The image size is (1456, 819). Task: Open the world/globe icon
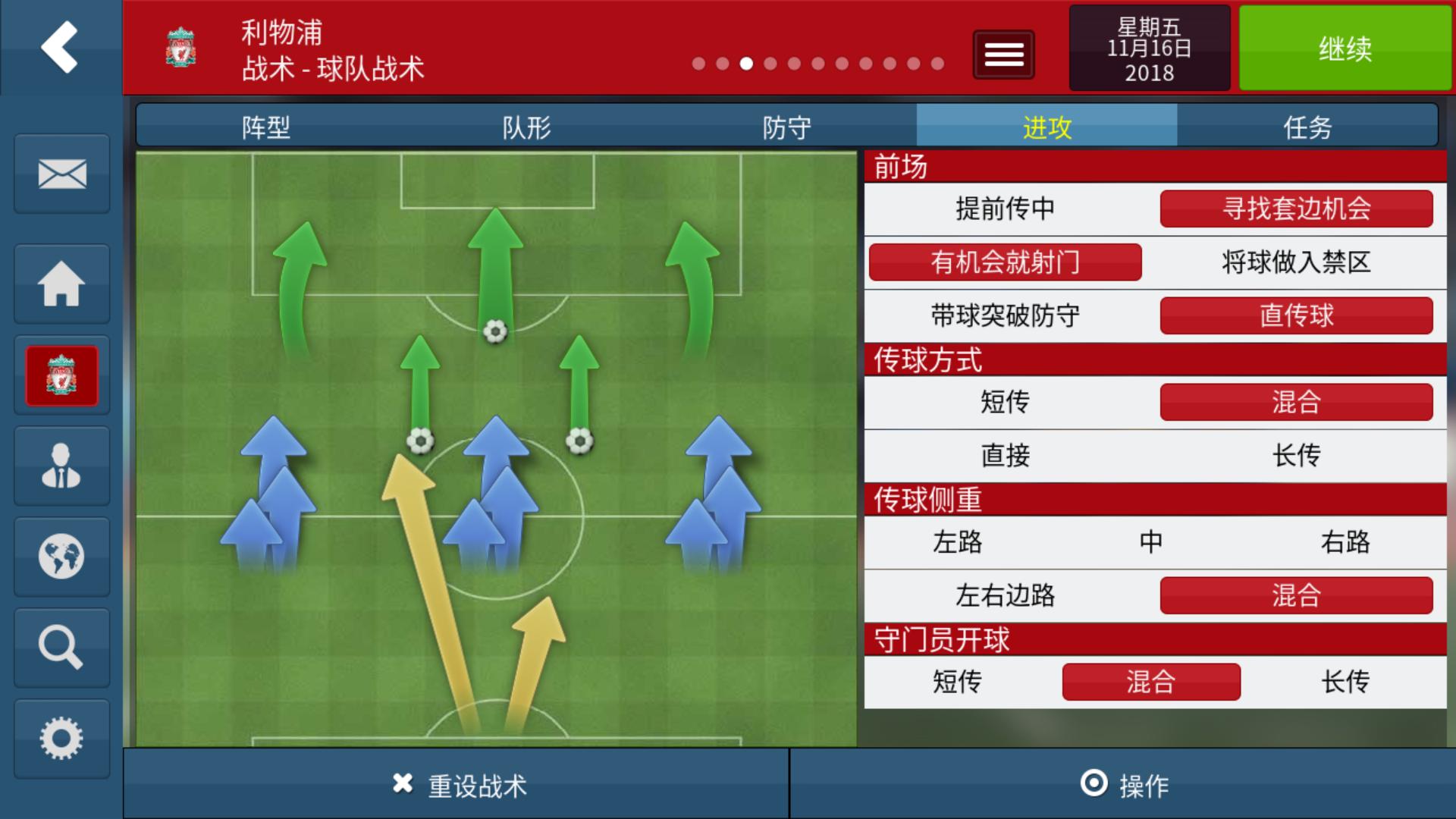click(61, 556)
